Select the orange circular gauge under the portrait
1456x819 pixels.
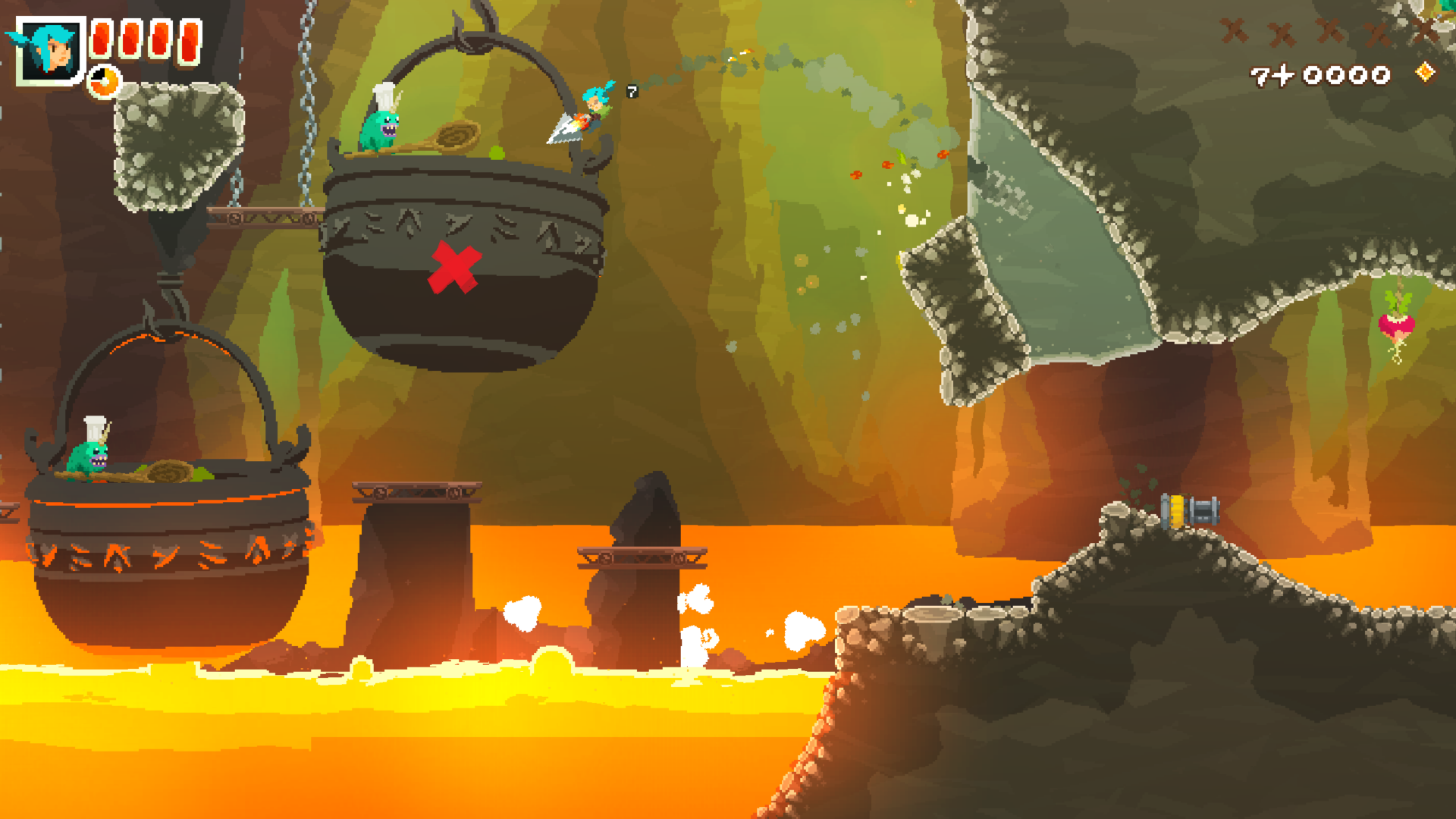click(104, 82)
